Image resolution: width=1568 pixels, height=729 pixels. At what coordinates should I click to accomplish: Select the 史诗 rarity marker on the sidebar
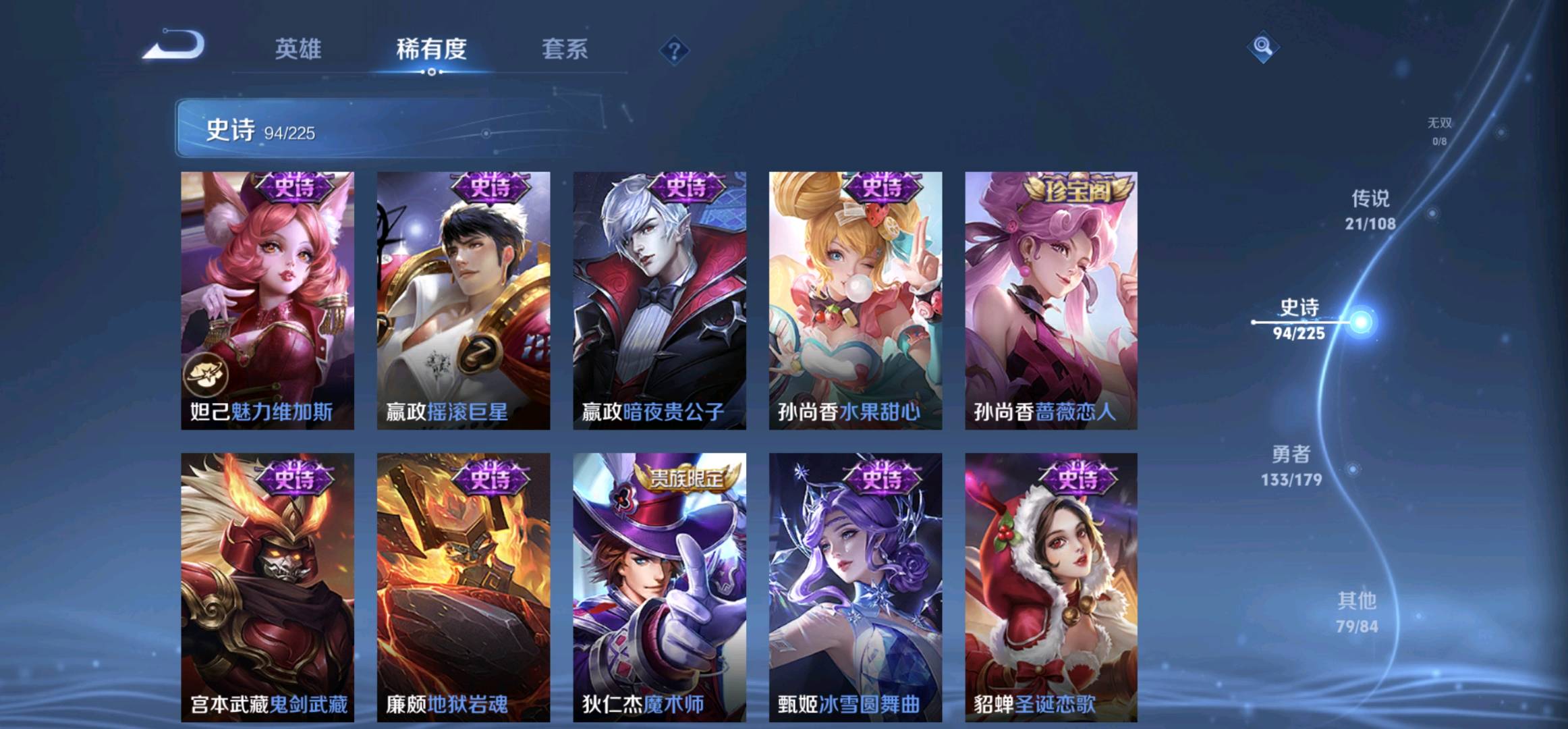pos(1299,319)
